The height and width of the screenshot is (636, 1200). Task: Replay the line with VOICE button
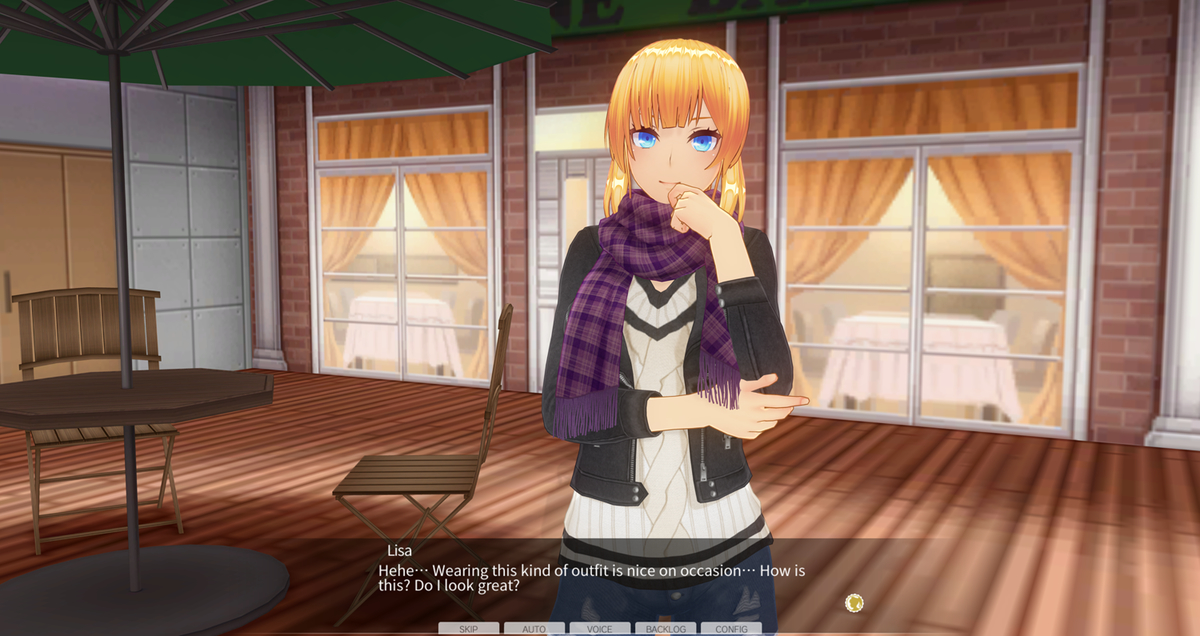click(x=600, y=629)
